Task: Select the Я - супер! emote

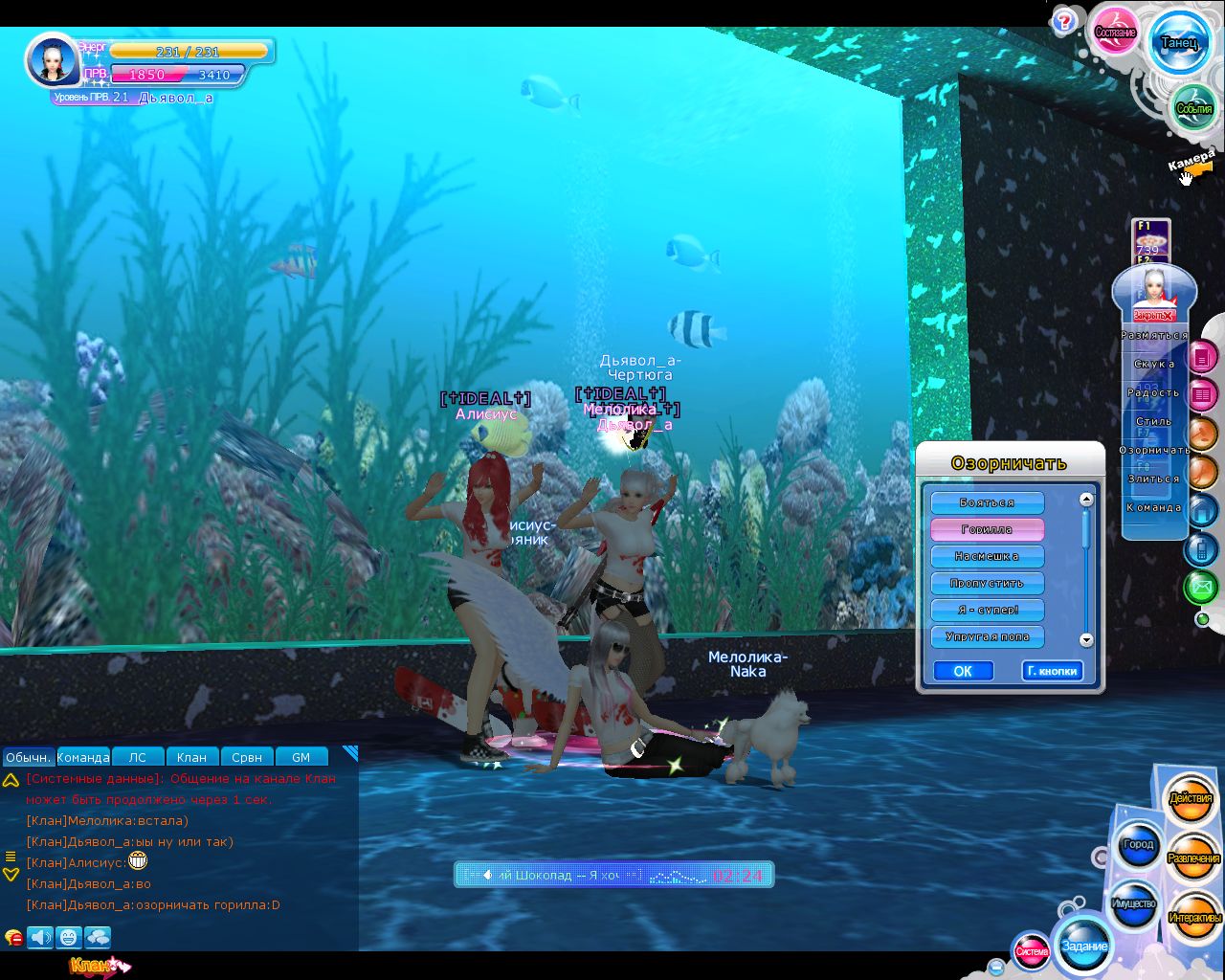Action: click(987, 610)
